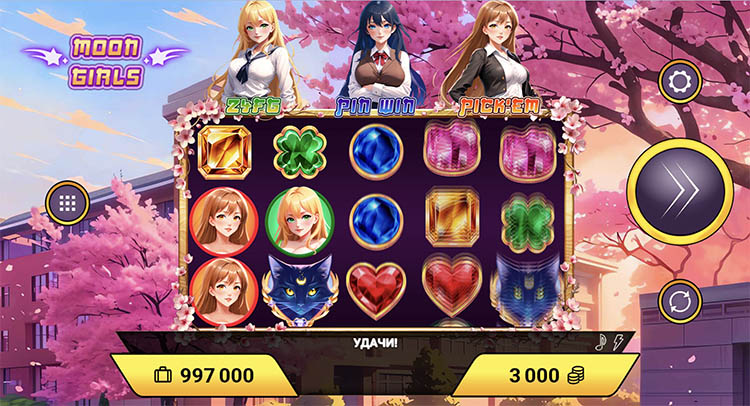The width and height of the screenshot is (750, 406).
Task: Spin the reels with the large arrow button
Action: [680, 189]
